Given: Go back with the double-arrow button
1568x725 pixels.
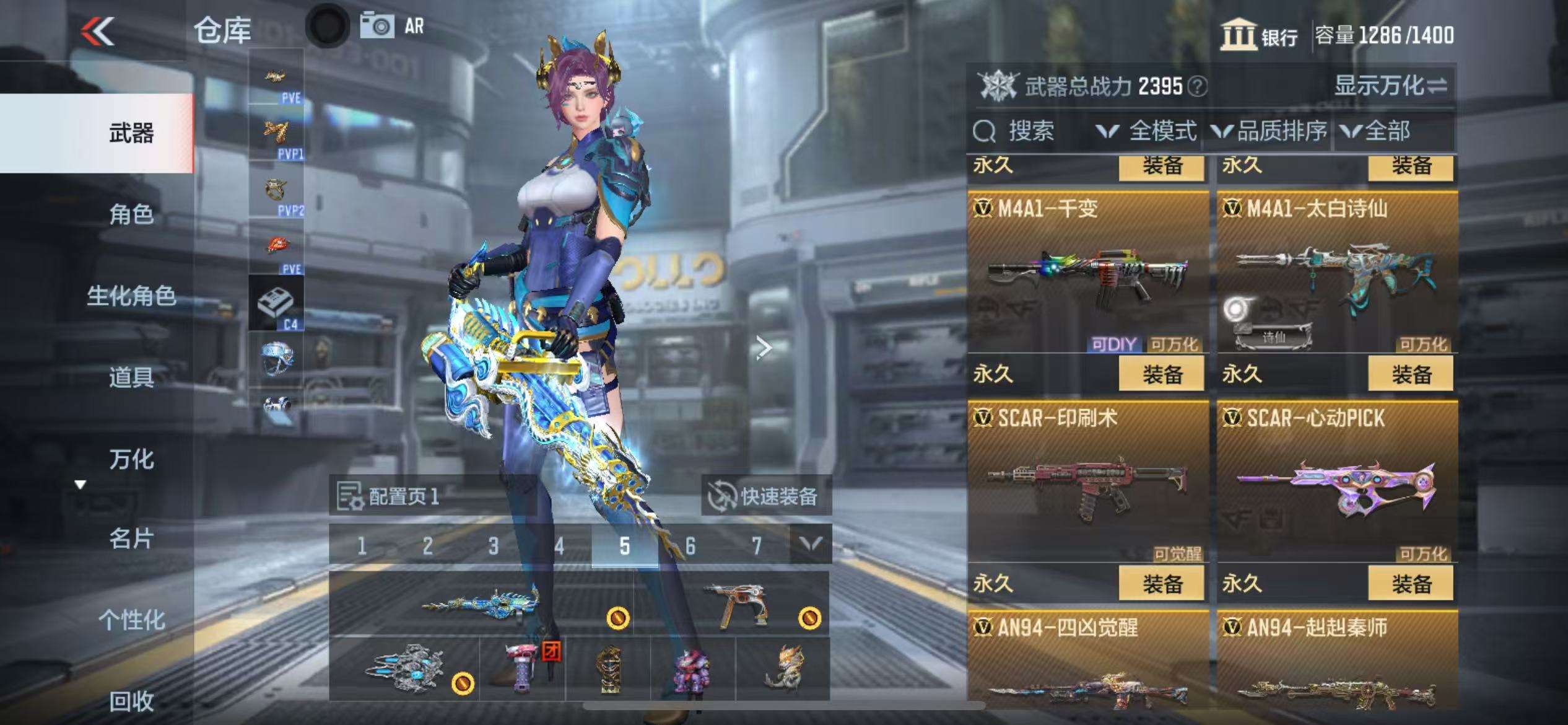Looking at the screenshot, I should [98, 31].
